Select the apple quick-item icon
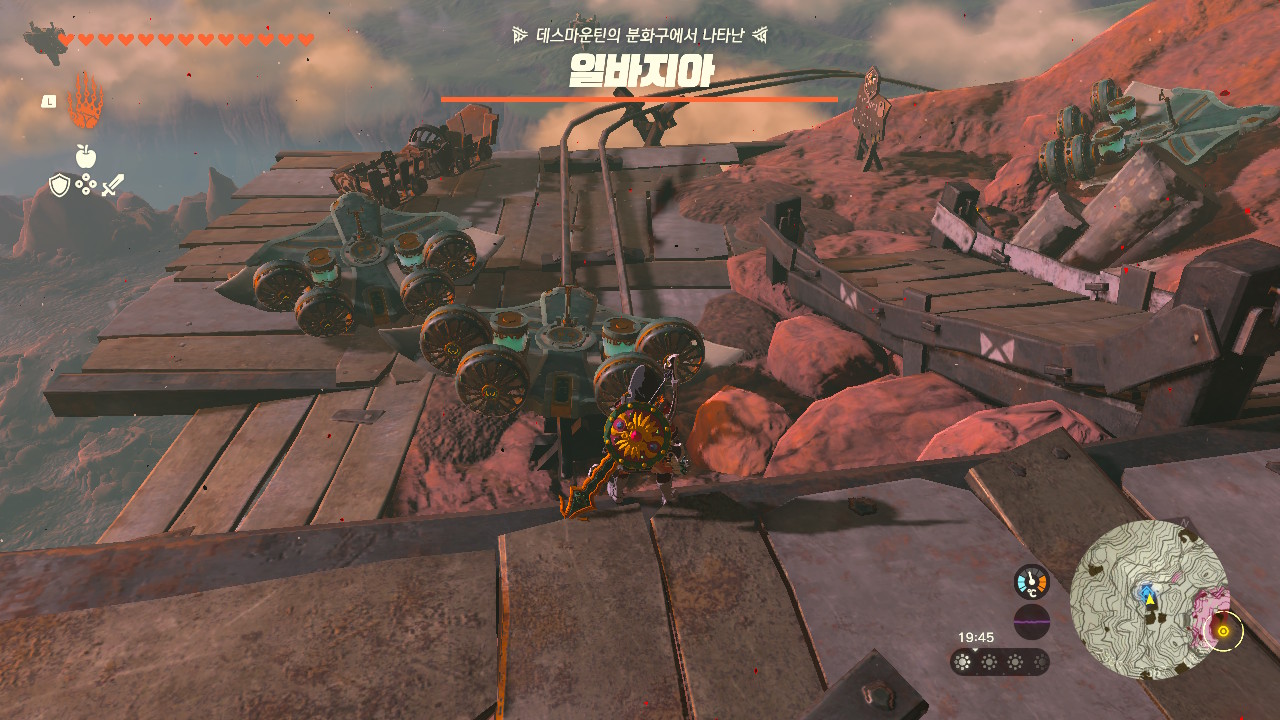This screenshot has height=720, width=1280. click(86, 156)
